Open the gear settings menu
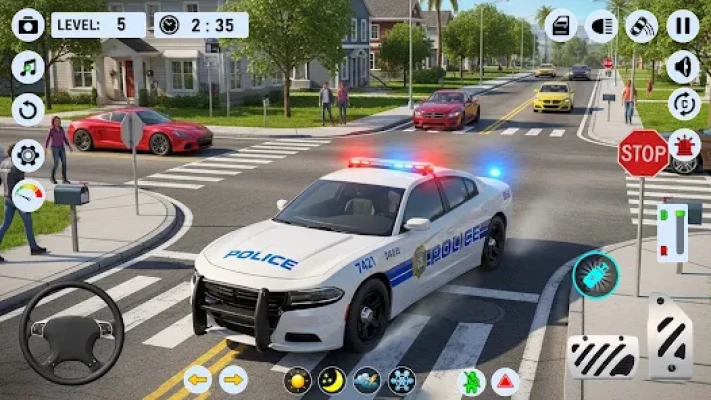Image resolution: width=711 pixels, height=400 pixels. tap(28, 154)
